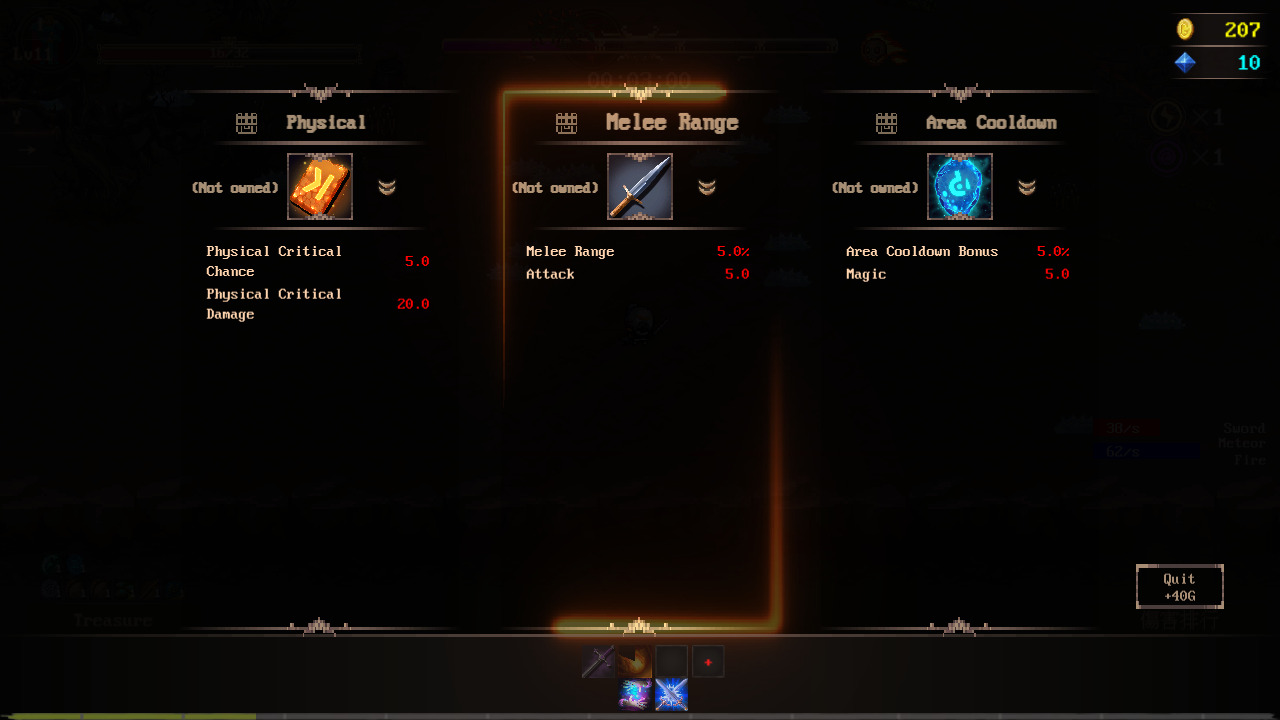Click the purple sword inventory slot icon
1280x720 pixels.
pos(597,661)
